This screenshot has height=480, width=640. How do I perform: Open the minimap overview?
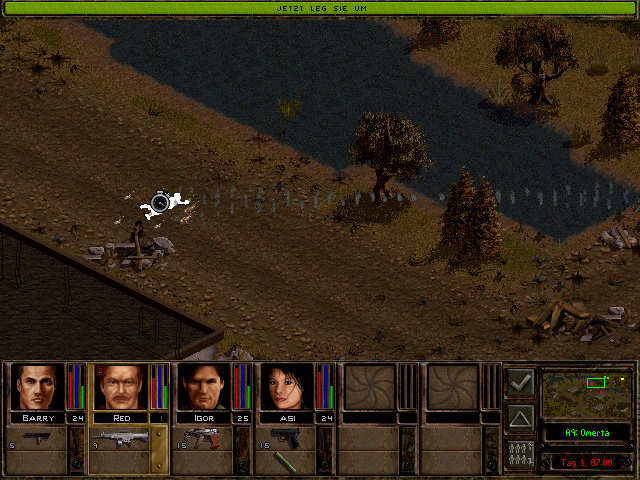click(x=587, y=394)
